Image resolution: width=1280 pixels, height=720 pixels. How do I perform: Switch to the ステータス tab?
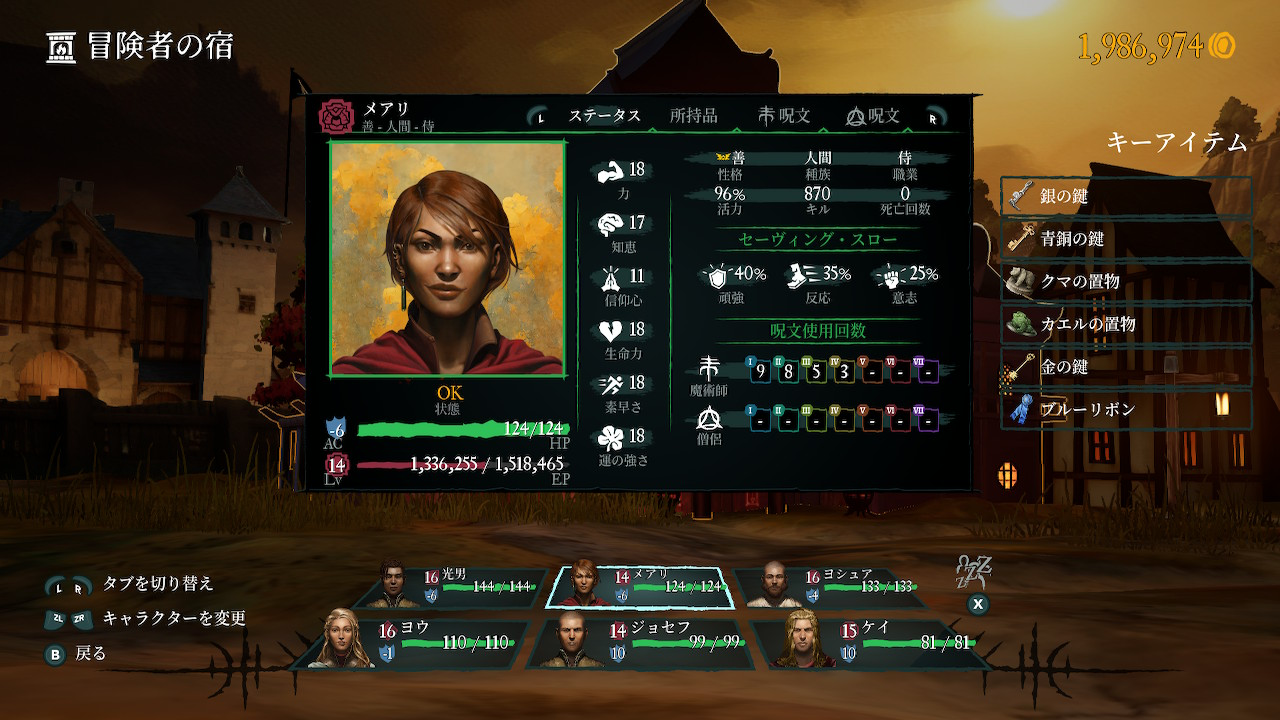(x=604, y=116)
